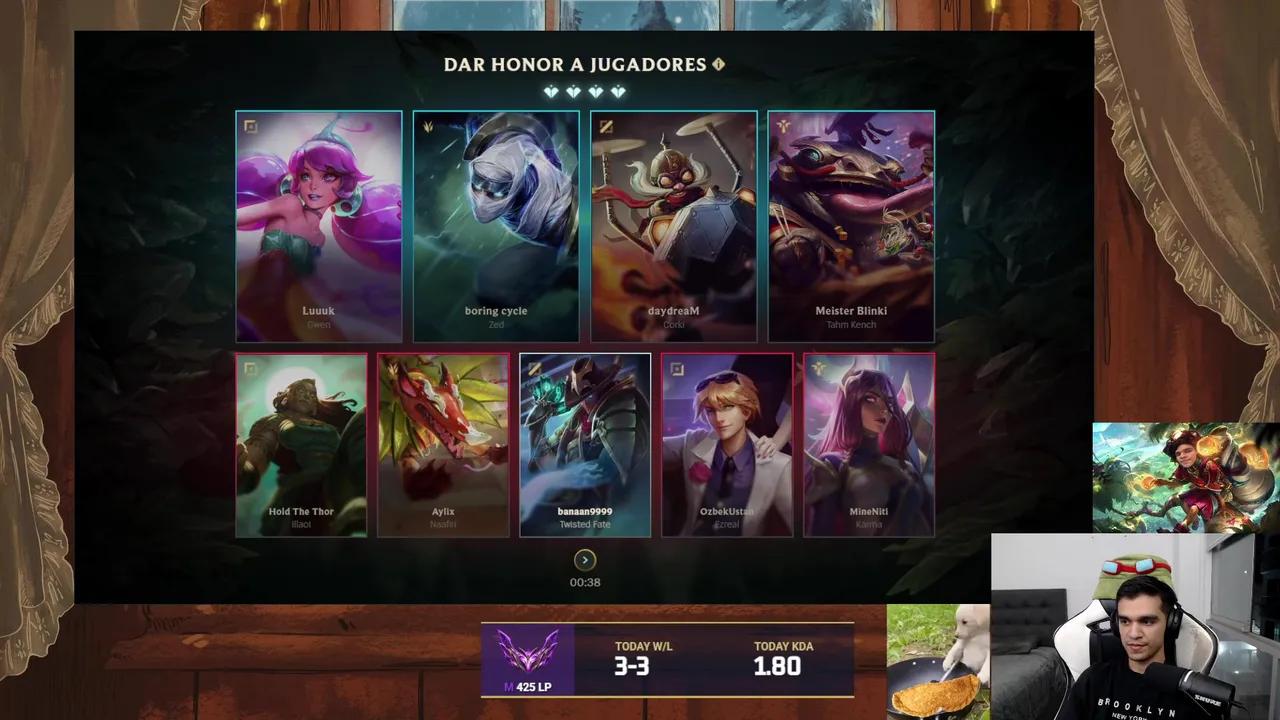Image resolution: width=1280 pixels, height=720 pixels.
Task: Select the first honor diamond icon
Action: 549,92
